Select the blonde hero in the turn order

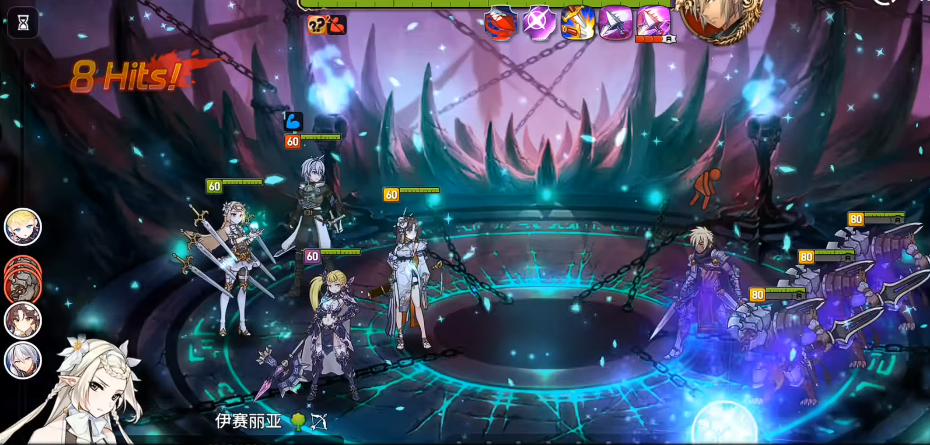point(23,227)
